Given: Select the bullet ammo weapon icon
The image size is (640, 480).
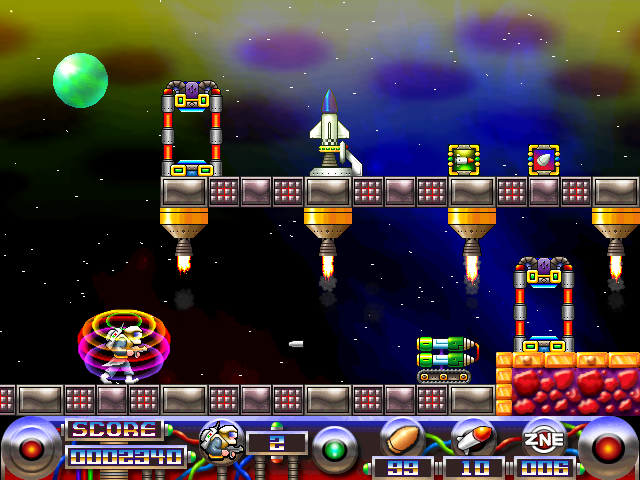Looking at the screenshot, I should (402, 438).
